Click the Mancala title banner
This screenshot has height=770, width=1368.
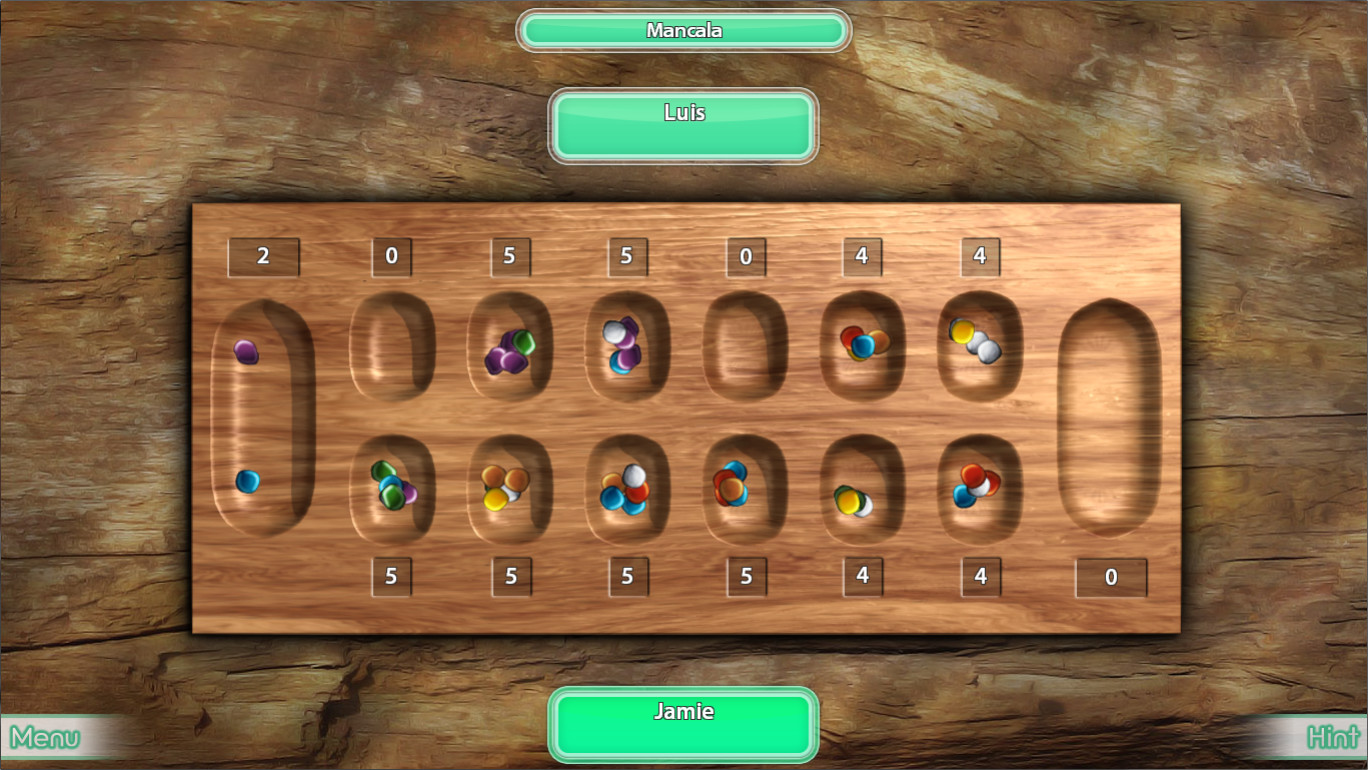point(683,30)
